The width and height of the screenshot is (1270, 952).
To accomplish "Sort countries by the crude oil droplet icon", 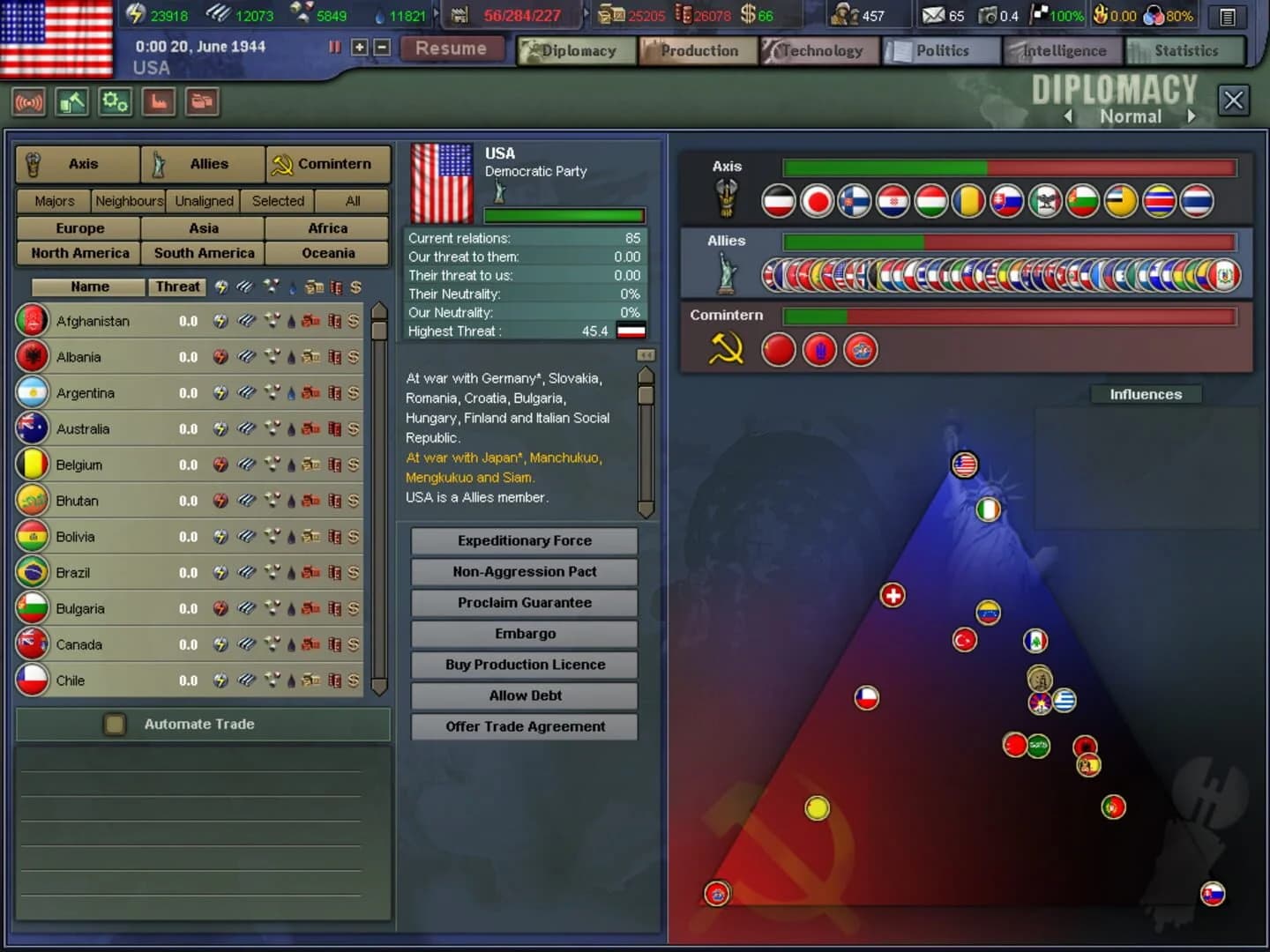I will click(x=292, y=286).
